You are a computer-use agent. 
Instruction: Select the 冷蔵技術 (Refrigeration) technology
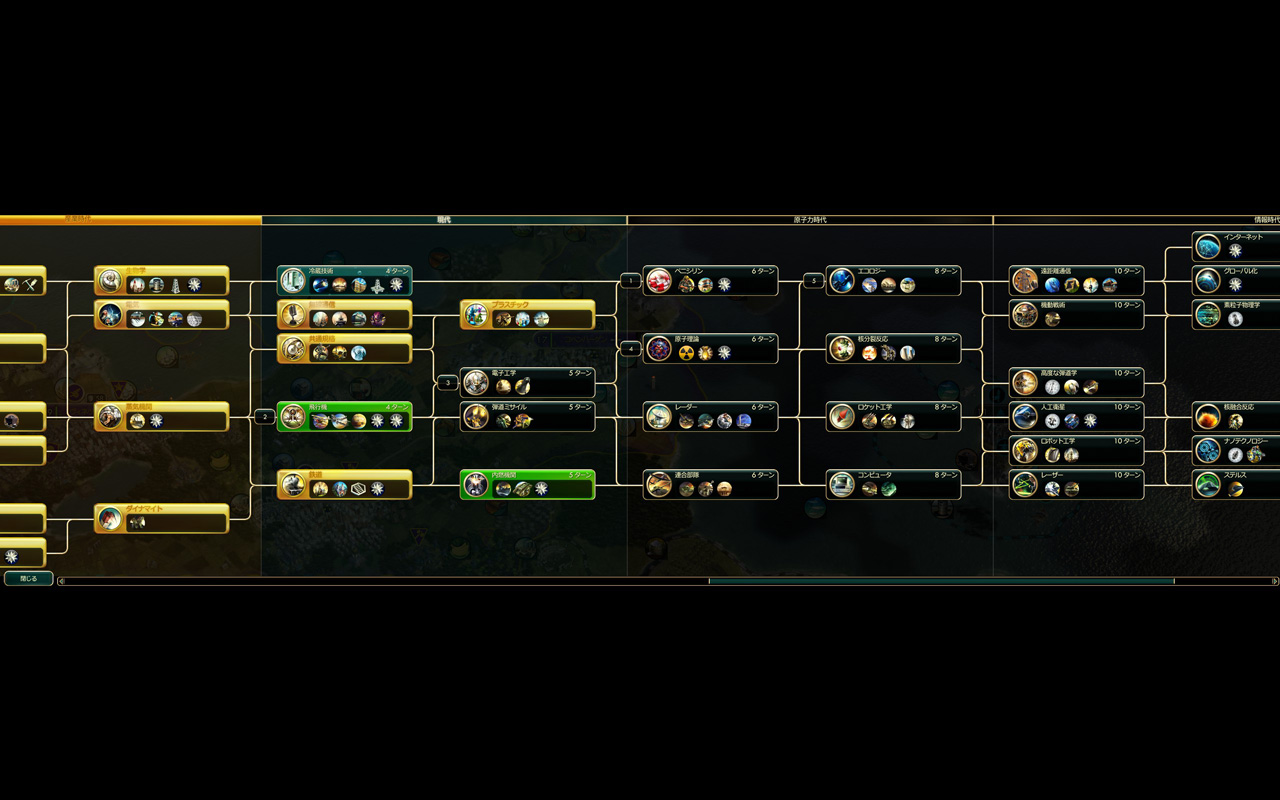[344, 280]
